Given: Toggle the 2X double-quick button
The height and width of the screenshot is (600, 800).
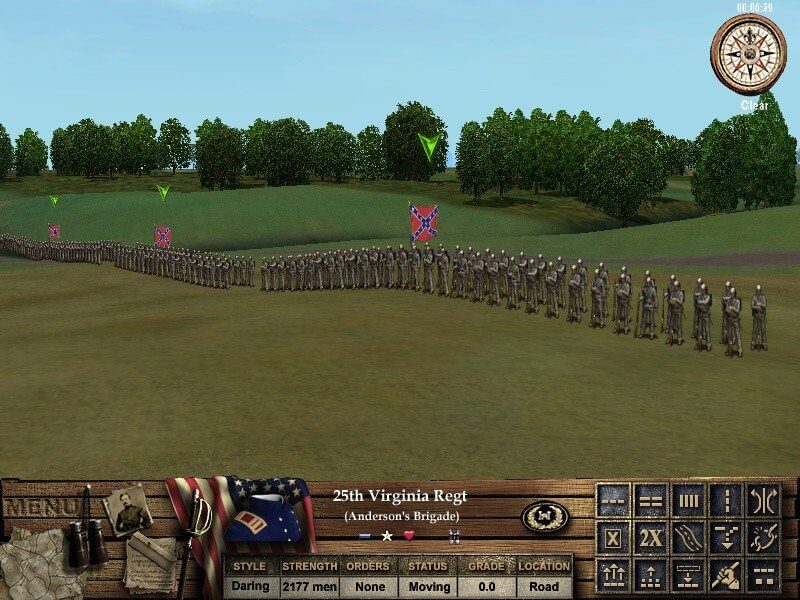Looking at the screenshot, I should (x=651, y=538).
